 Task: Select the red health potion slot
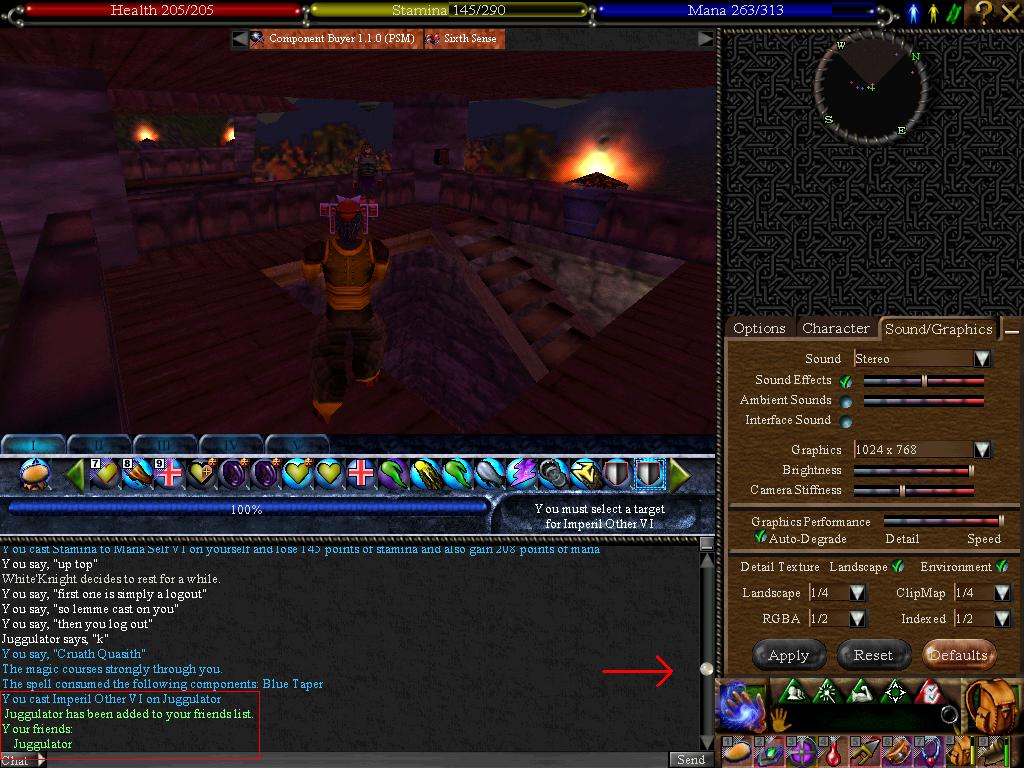[x=832, y=752]
